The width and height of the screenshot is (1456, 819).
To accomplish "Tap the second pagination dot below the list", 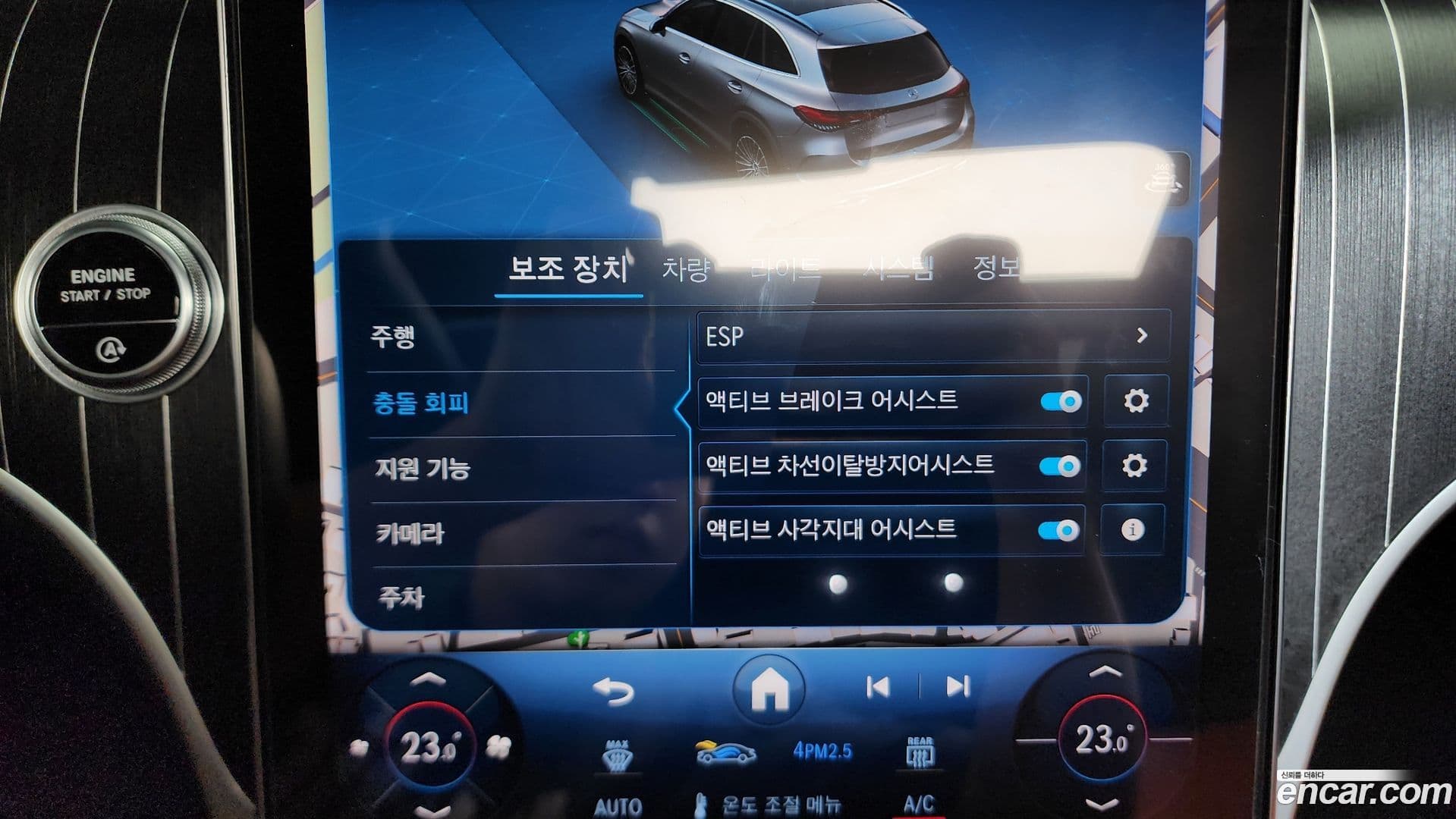I will (x=951, y=584).
